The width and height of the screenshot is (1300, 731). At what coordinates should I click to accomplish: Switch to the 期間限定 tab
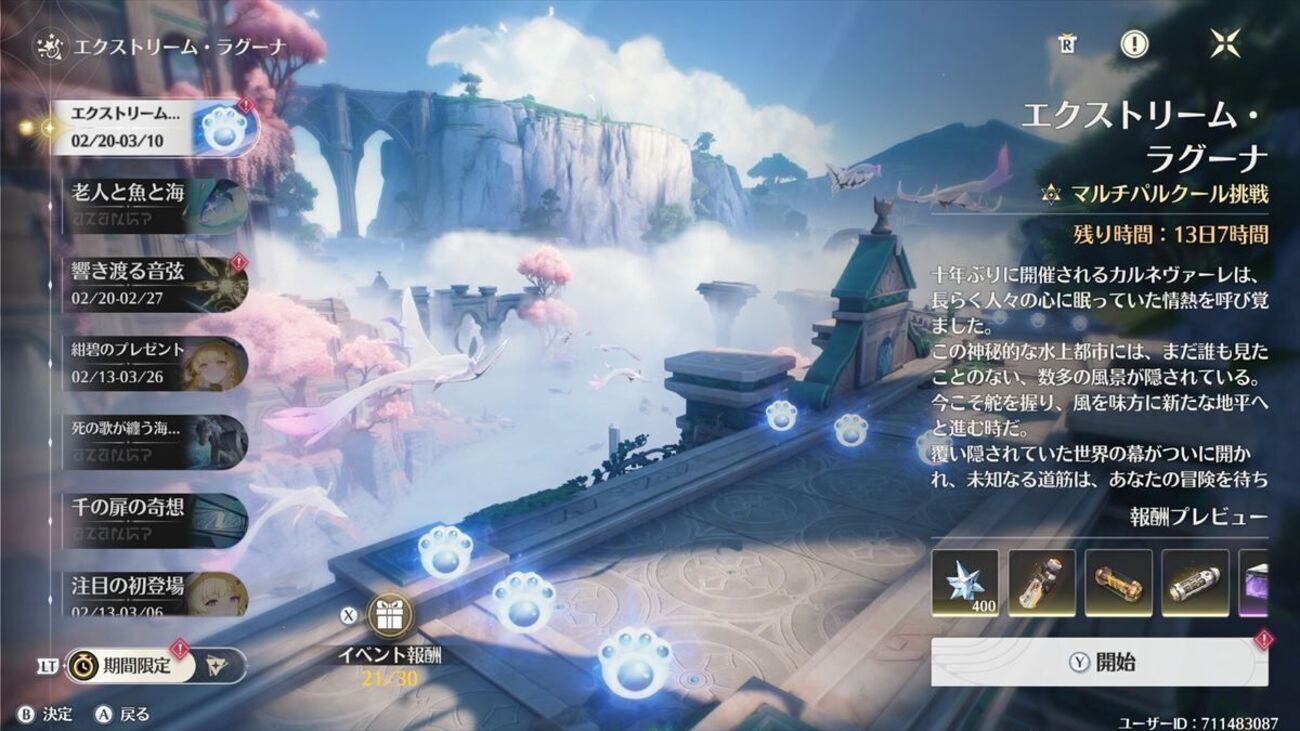pyautogui.click(x=129, y=666)
